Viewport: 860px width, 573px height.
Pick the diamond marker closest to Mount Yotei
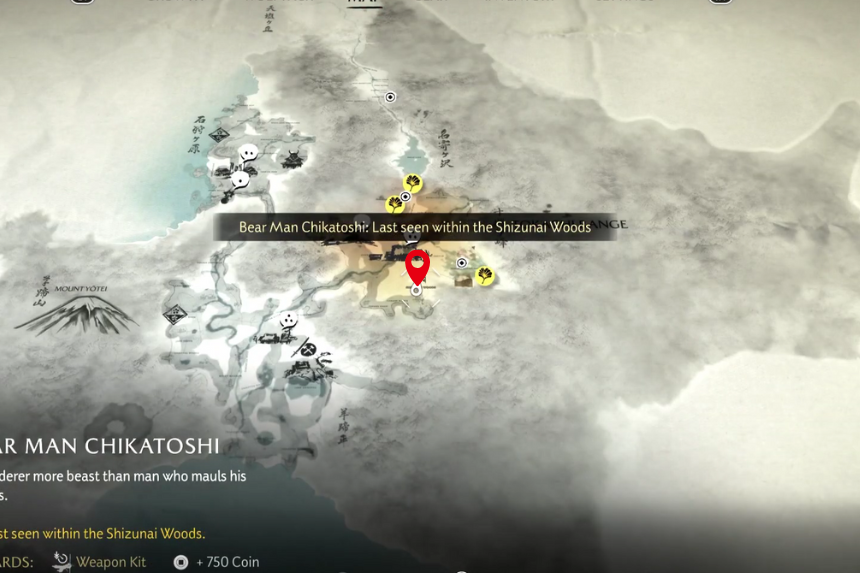(177, 314)
